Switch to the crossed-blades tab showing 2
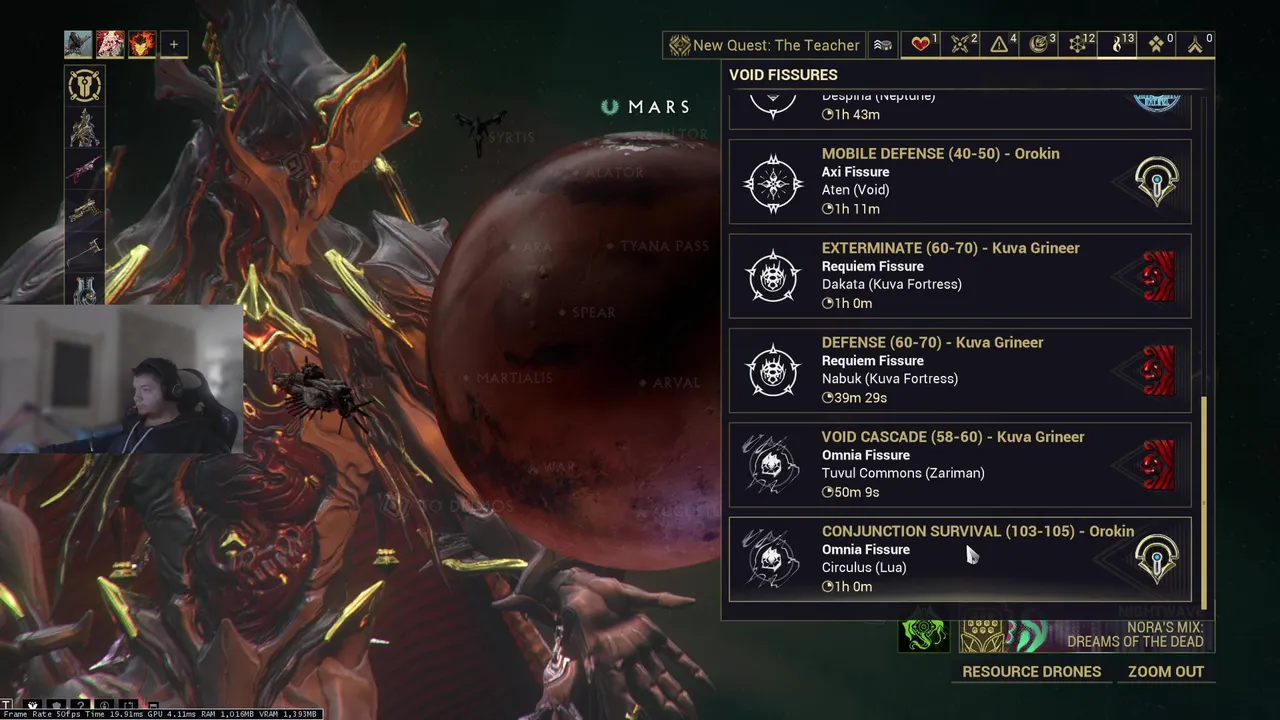This screenshot has height=720, width=1280. (x=963, y=44)
